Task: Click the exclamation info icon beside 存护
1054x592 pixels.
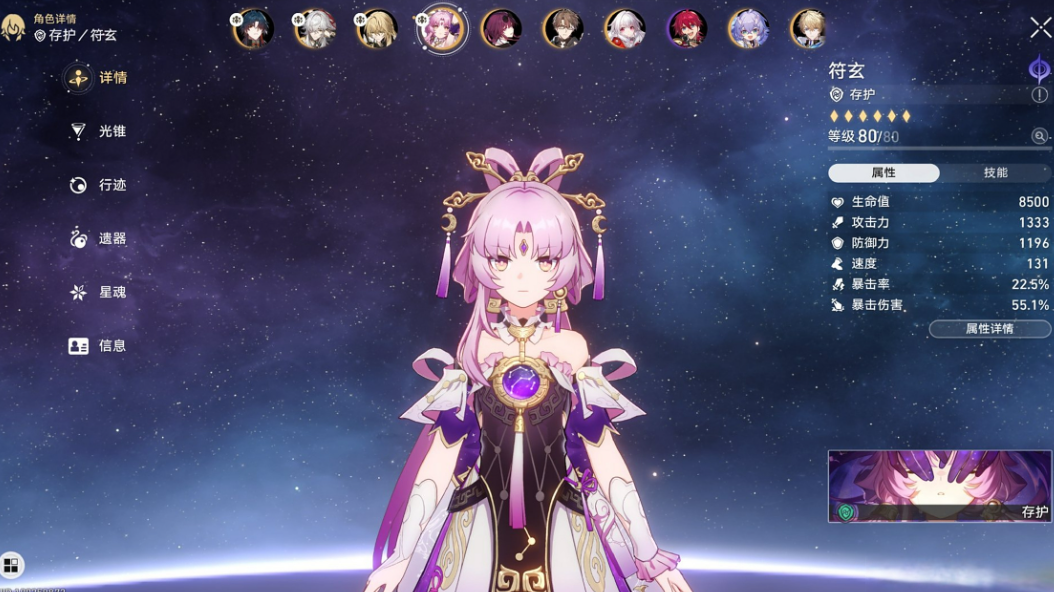Action: [x=1040, y=95]
